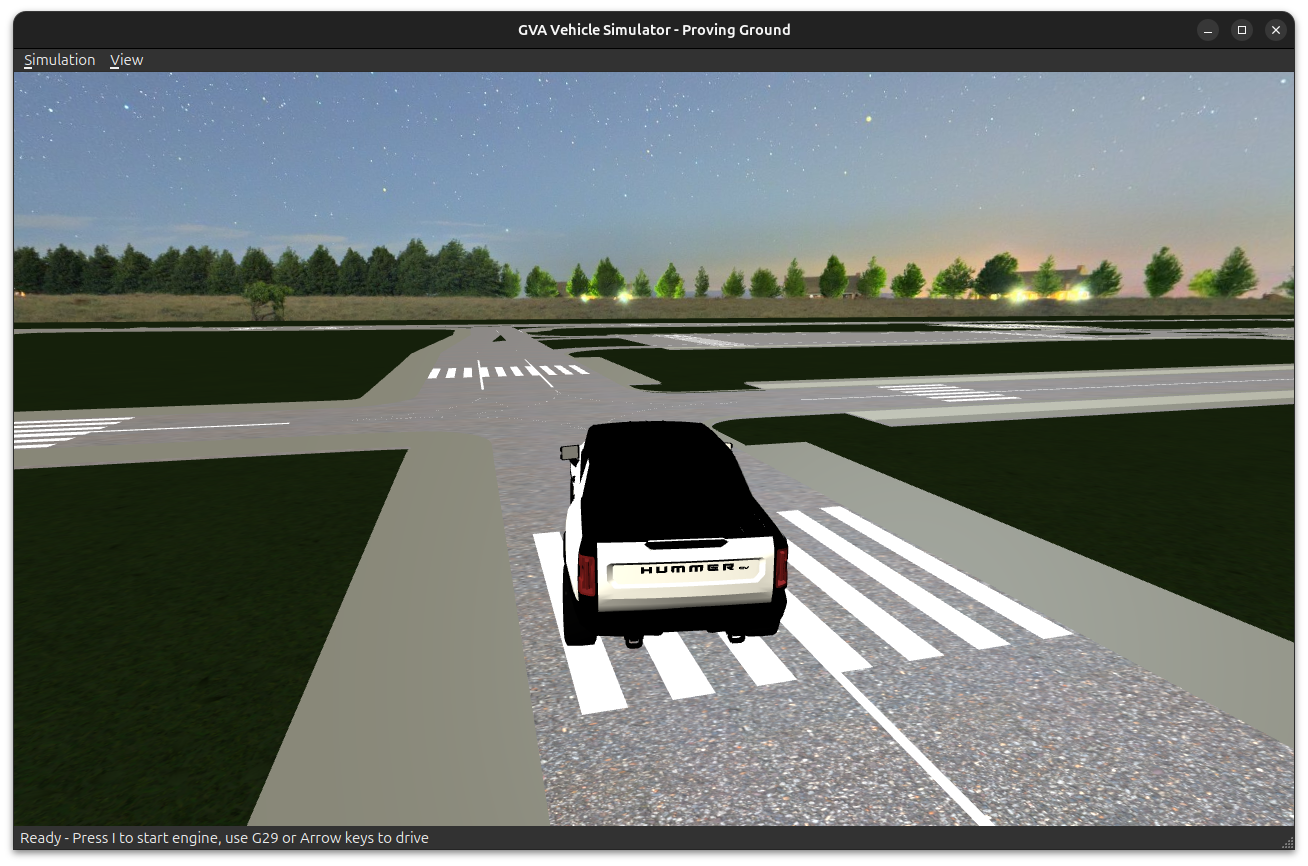
Task: Open the Simulation menu
Action: coord(59,60)
